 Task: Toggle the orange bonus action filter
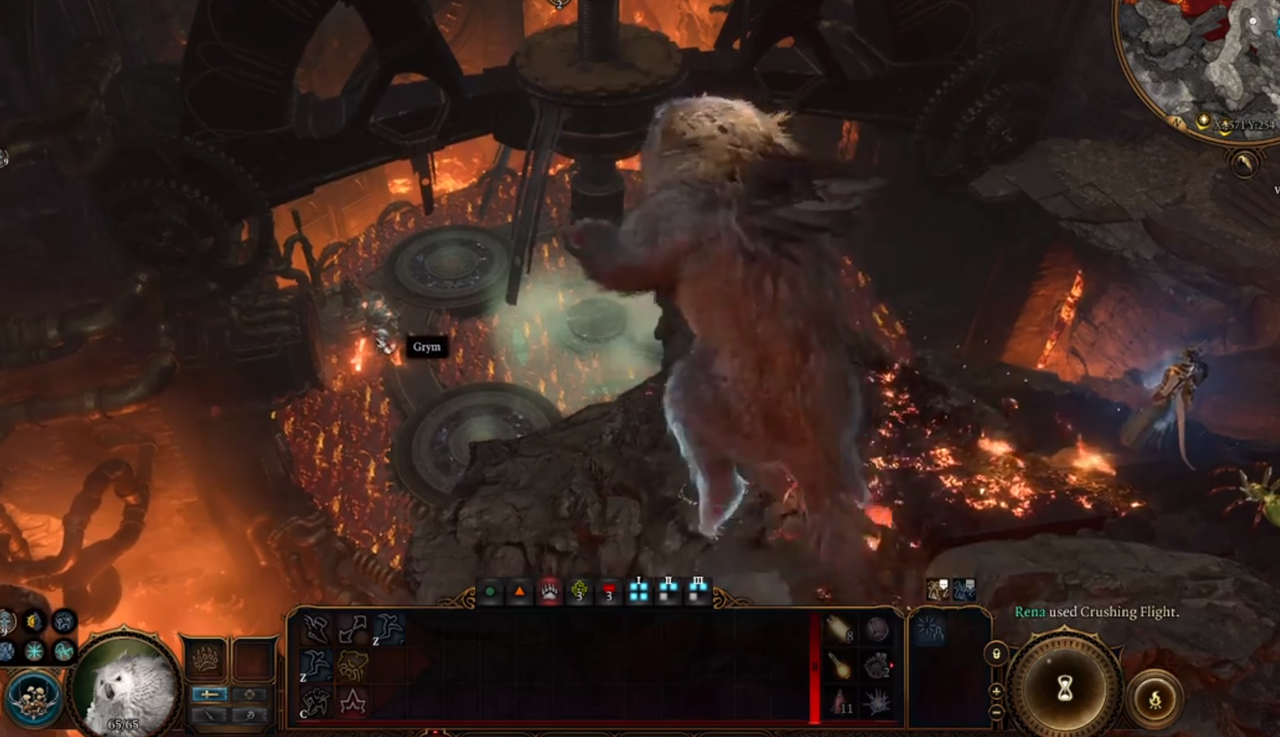(x=520, y=591)
